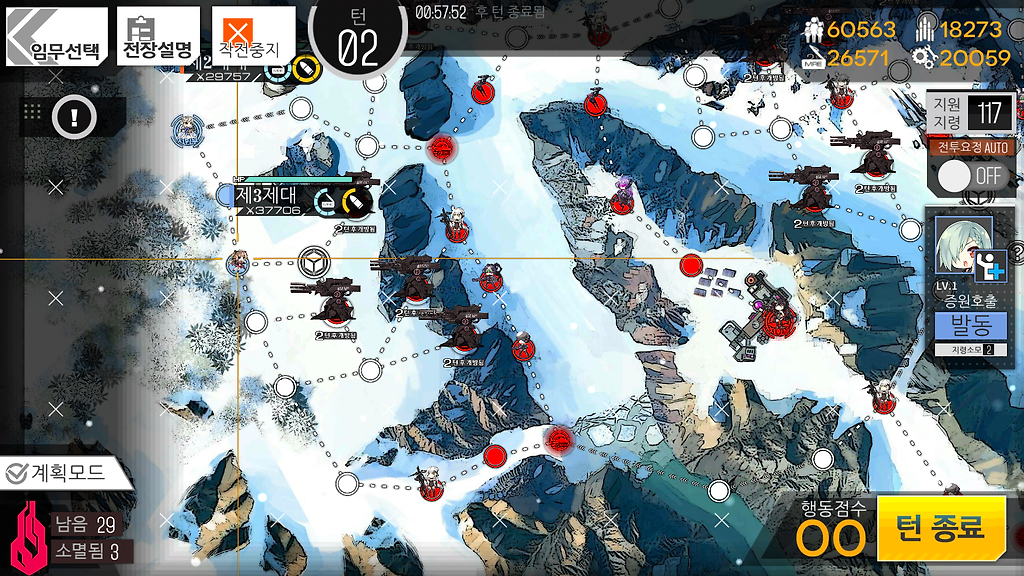End the turn with 턴 종료

(x=940, y=528)
